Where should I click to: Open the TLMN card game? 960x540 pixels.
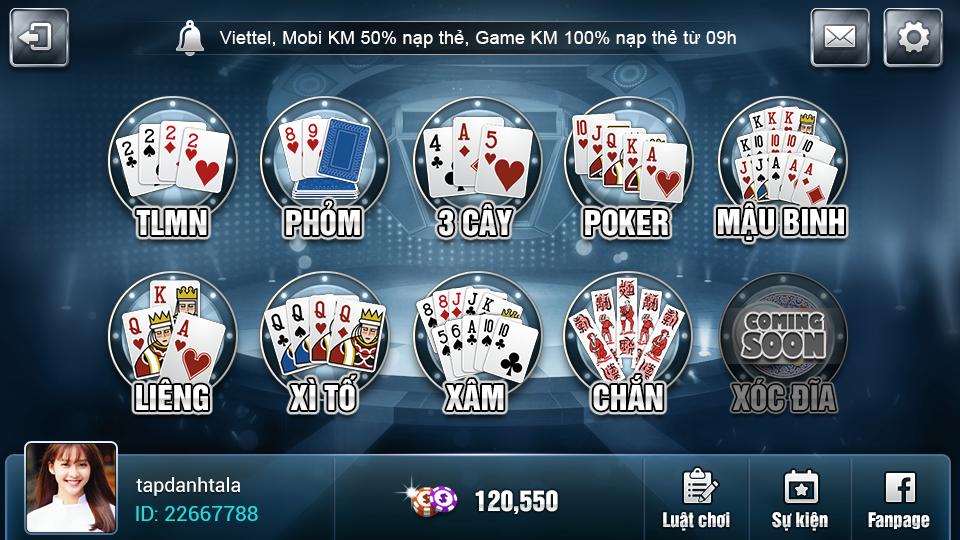pos(172,172)
